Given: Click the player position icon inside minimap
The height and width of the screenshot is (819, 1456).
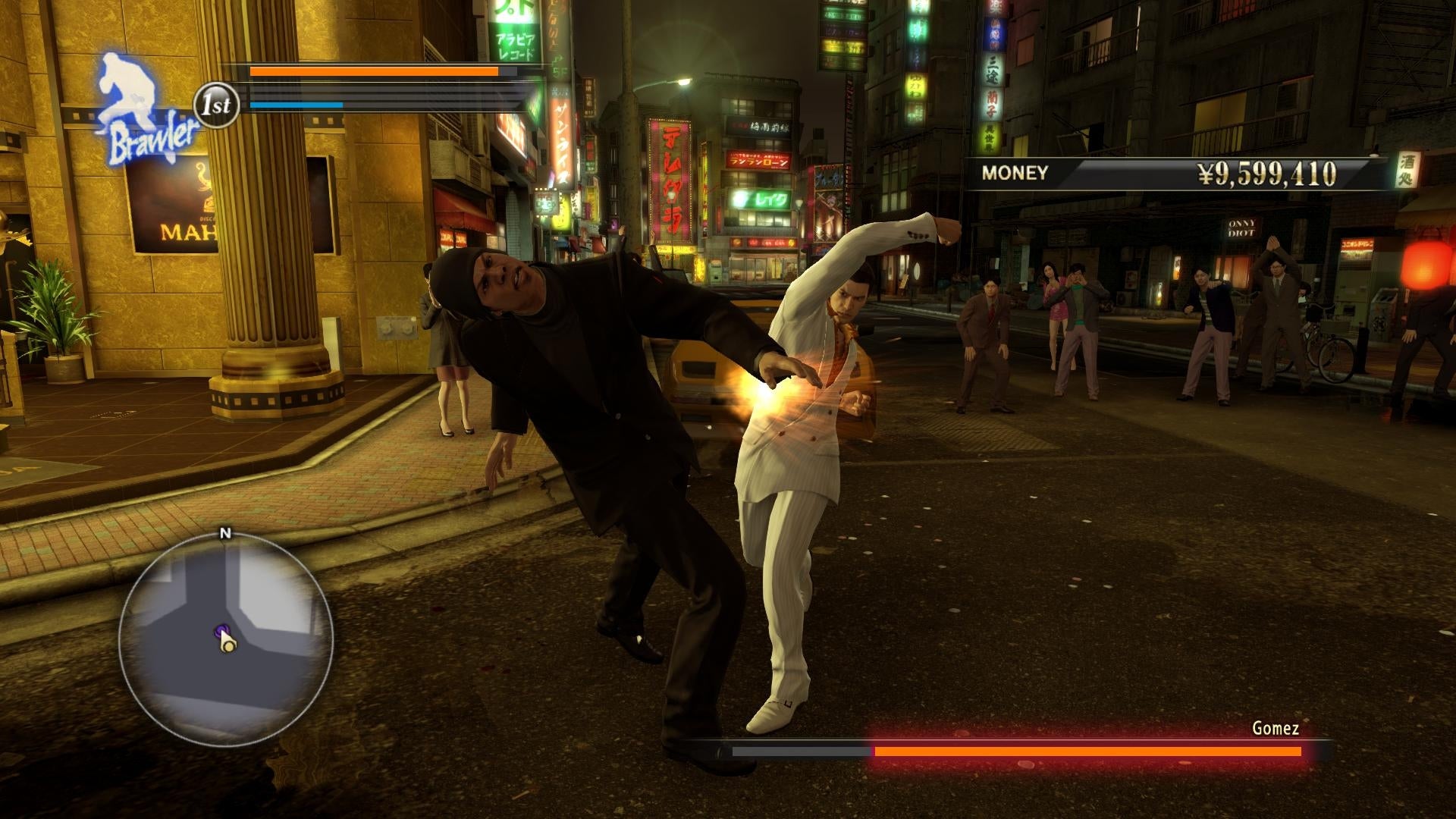Looking at the screenshot, I should point(227,648).
